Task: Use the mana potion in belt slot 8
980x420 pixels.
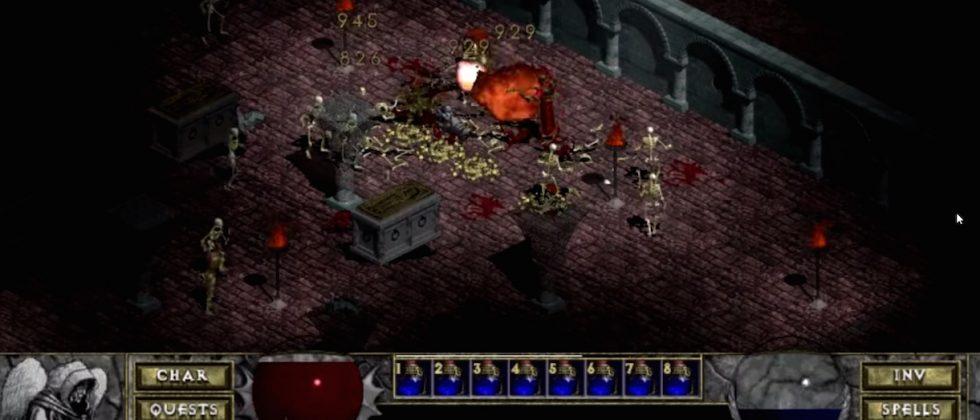Action: click(678, 378)
